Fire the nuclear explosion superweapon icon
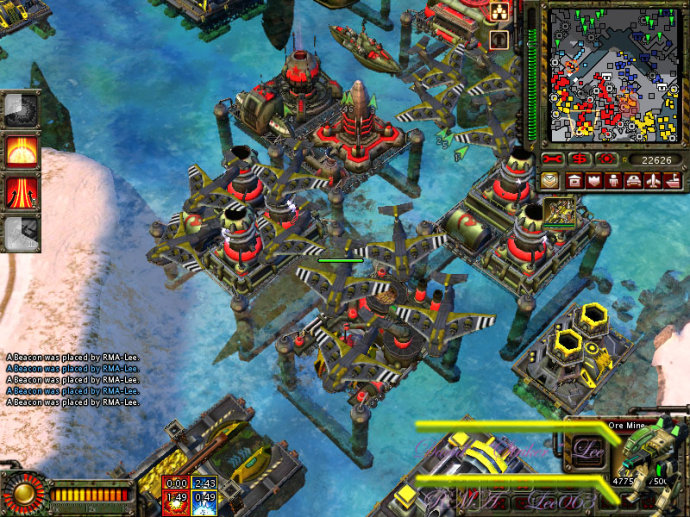Image resolution: width=690 pixels, height=517 pixels. (x=22, y=150)
